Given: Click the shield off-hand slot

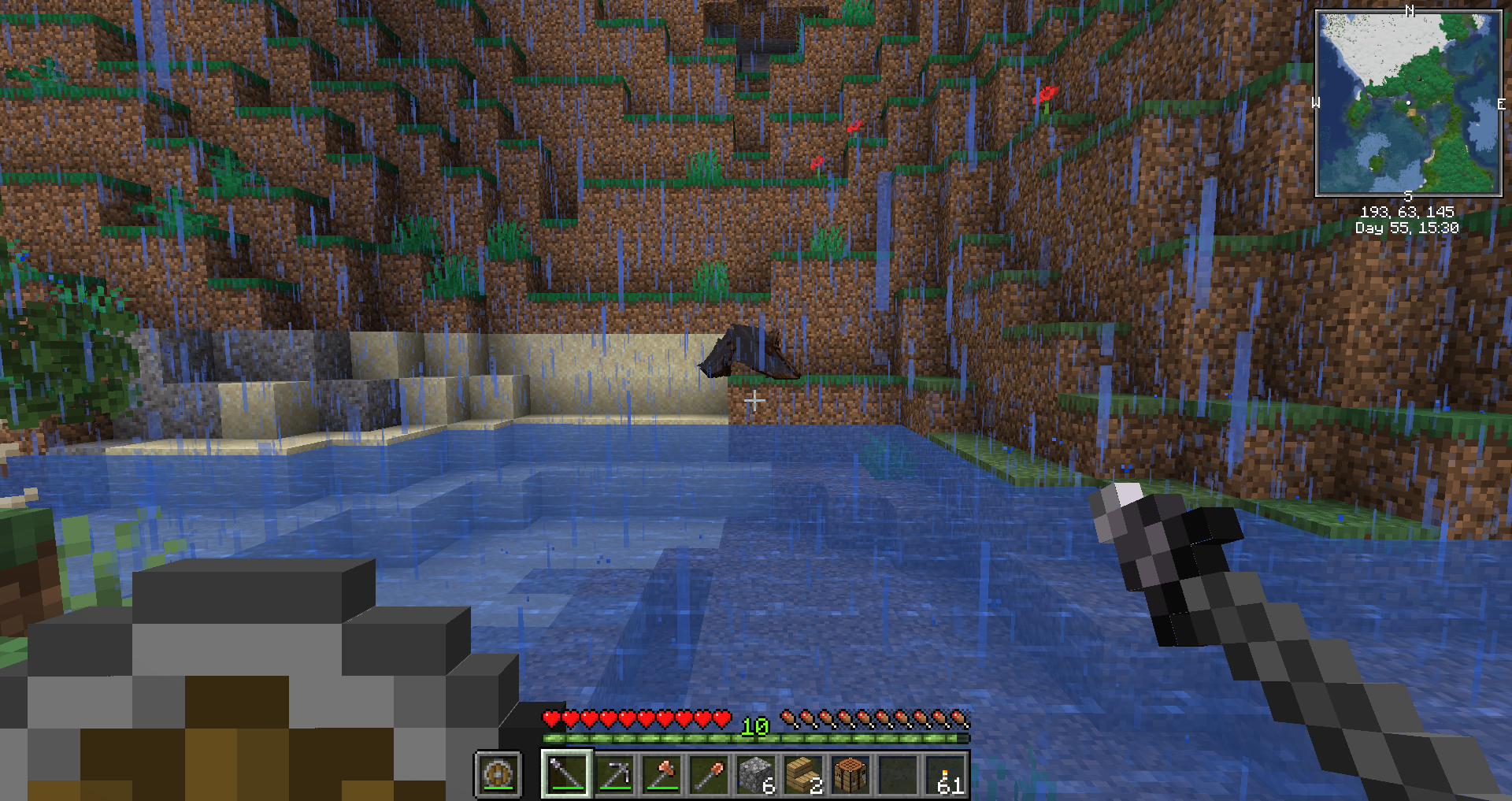Looking at the screenshot, I should 498,774.
